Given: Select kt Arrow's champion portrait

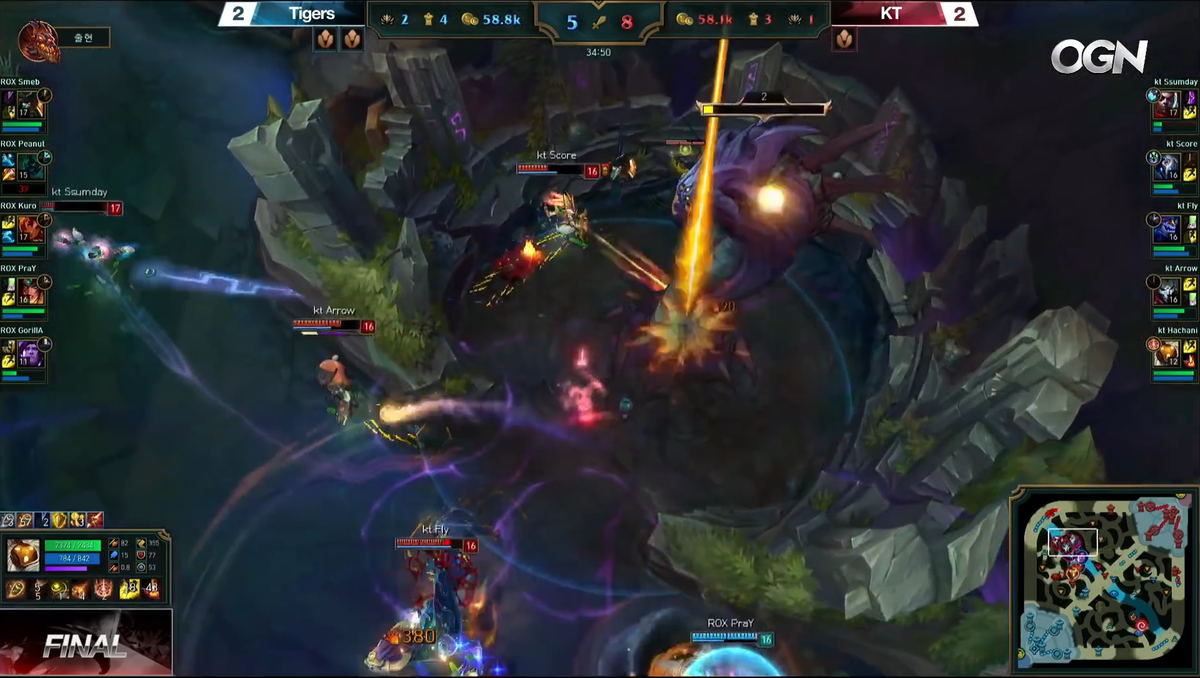Looking at the screenshot, I should 1167,291.
